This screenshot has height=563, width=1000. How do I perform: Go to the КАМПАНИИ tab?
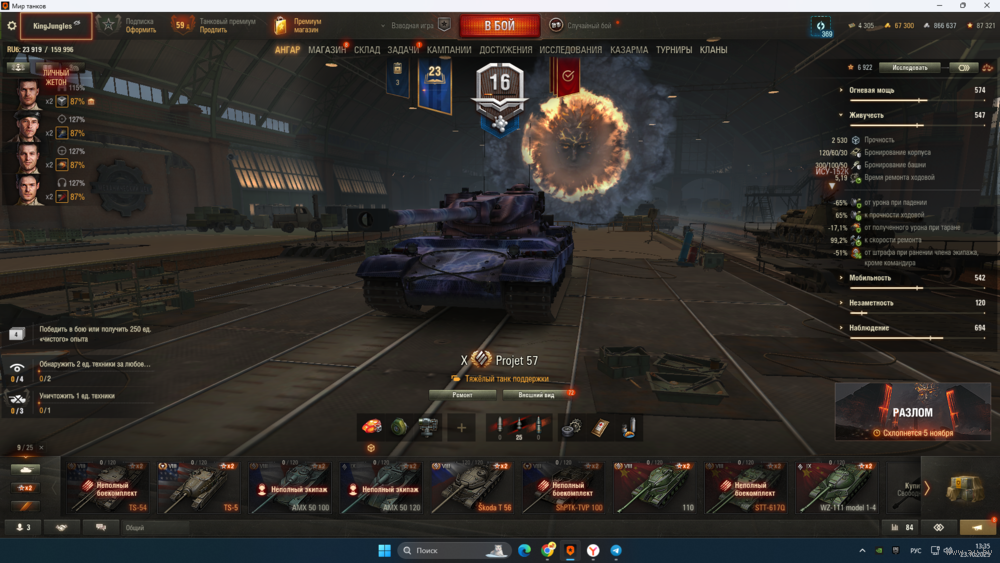pos(449,50)
